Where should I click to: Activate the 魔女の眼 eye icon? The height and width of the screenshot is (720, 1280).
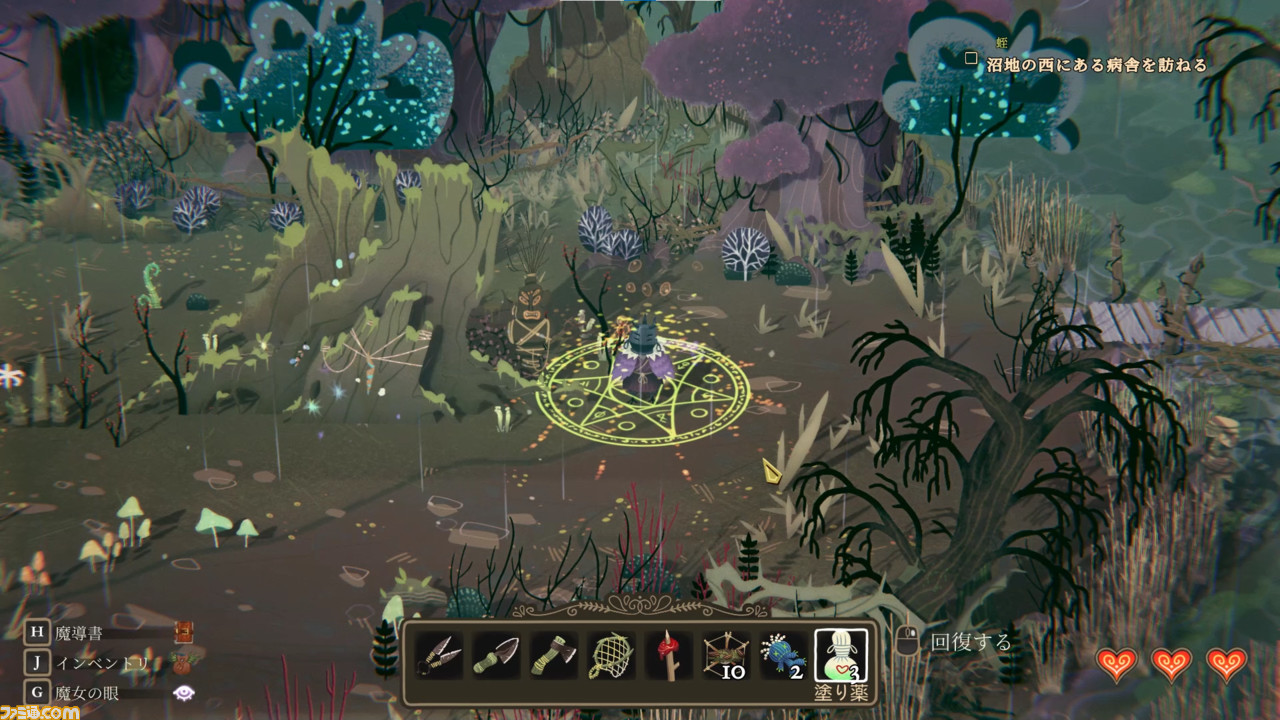183,692
